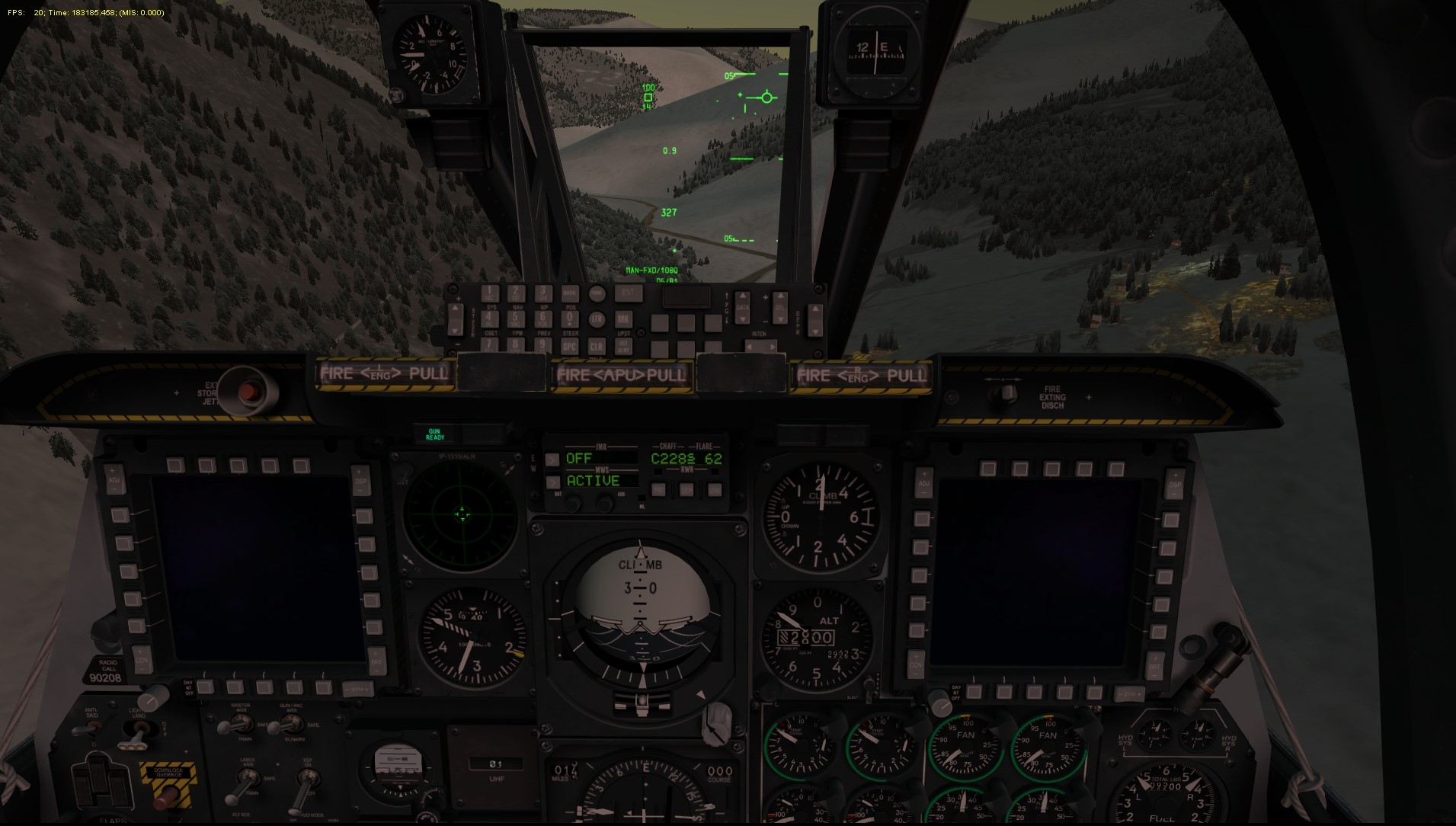Pull the APU fire handle
Image resolution: width=1456 pixels, height=826 pixels.
pos(622,374)
